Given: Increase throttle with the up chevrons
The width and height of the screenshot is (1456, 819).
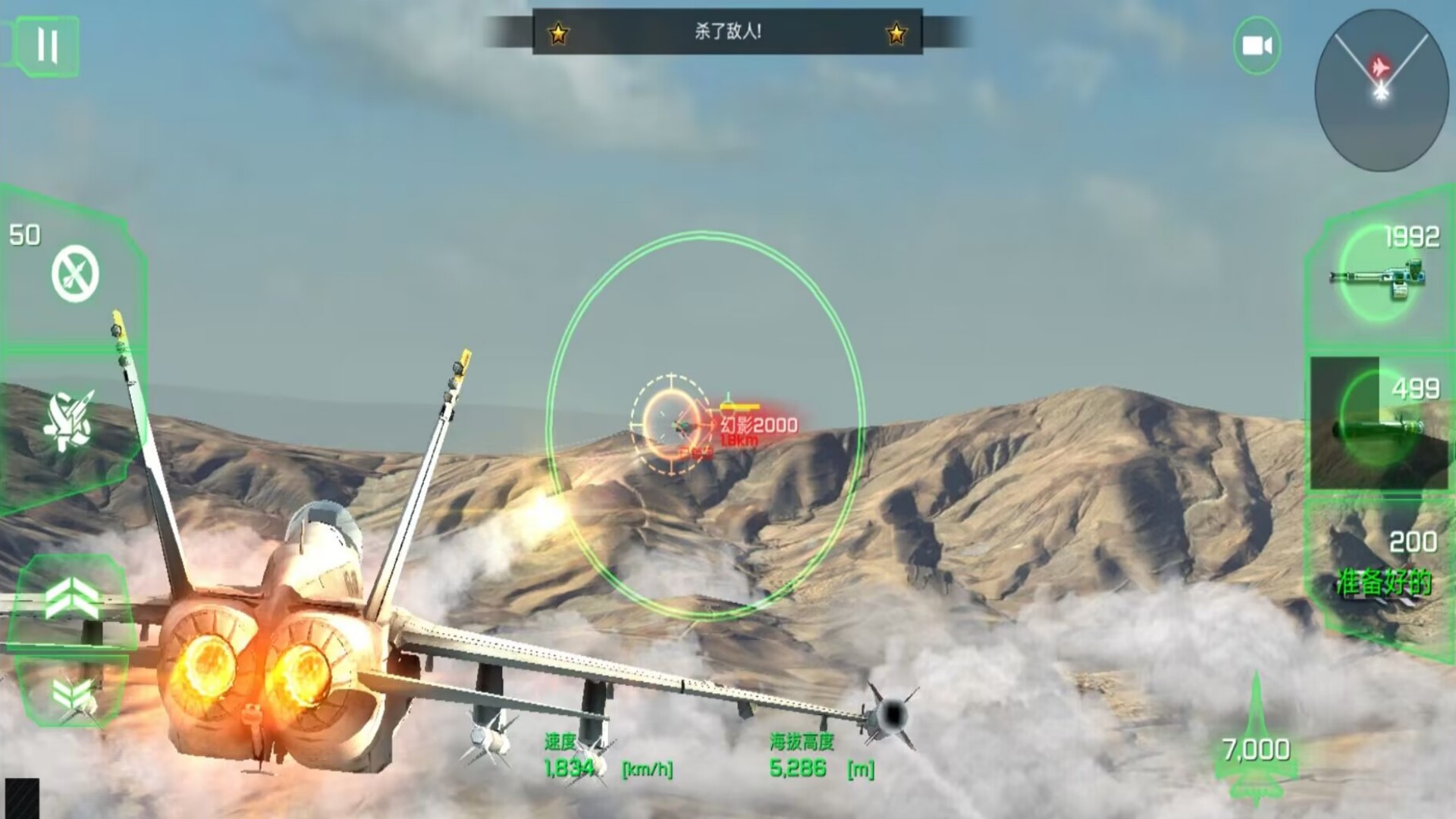Looking at the screenshot, I should [72, 597].
